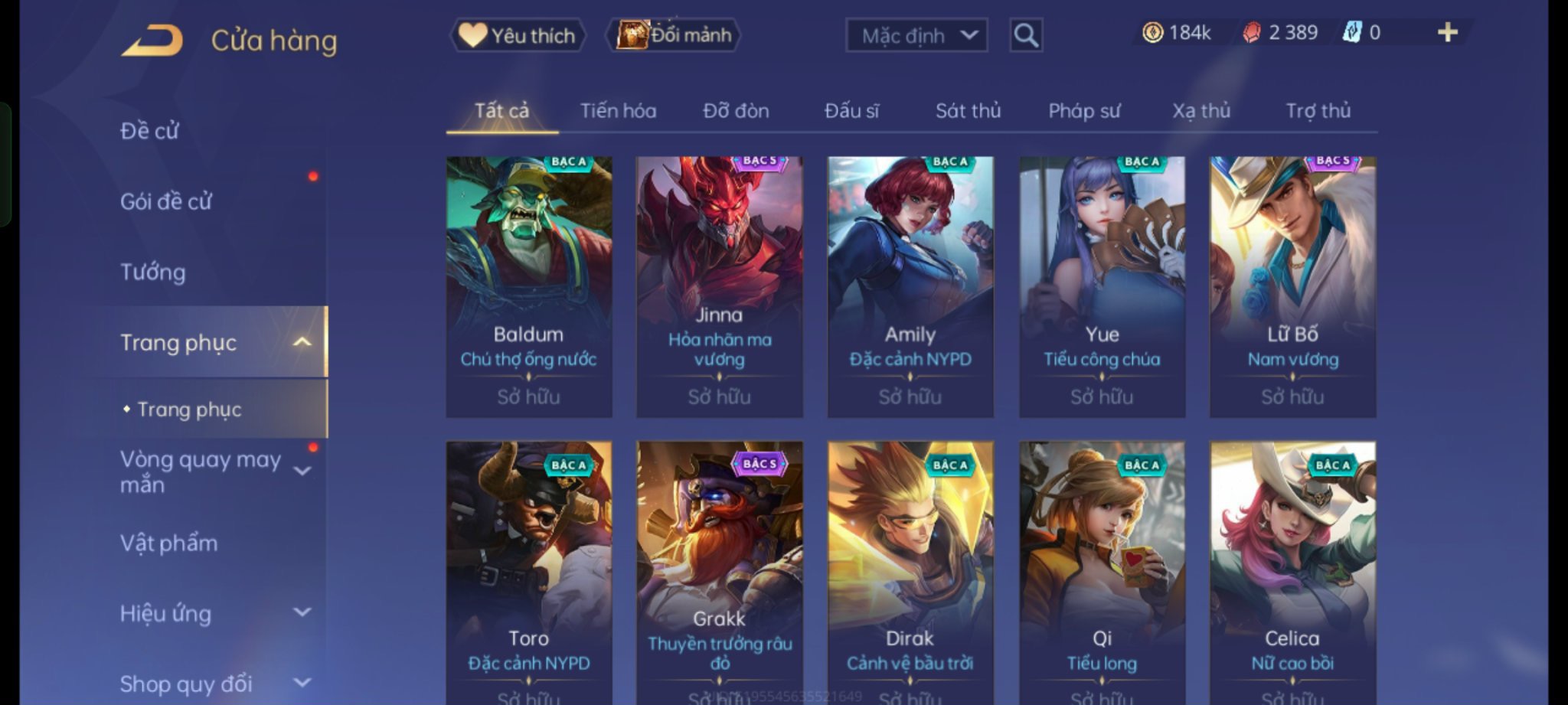Switch to the Tiến hóa tab
Image resolution: width=1568 pixels, height=705 pixels.
(x=618, y=111)
